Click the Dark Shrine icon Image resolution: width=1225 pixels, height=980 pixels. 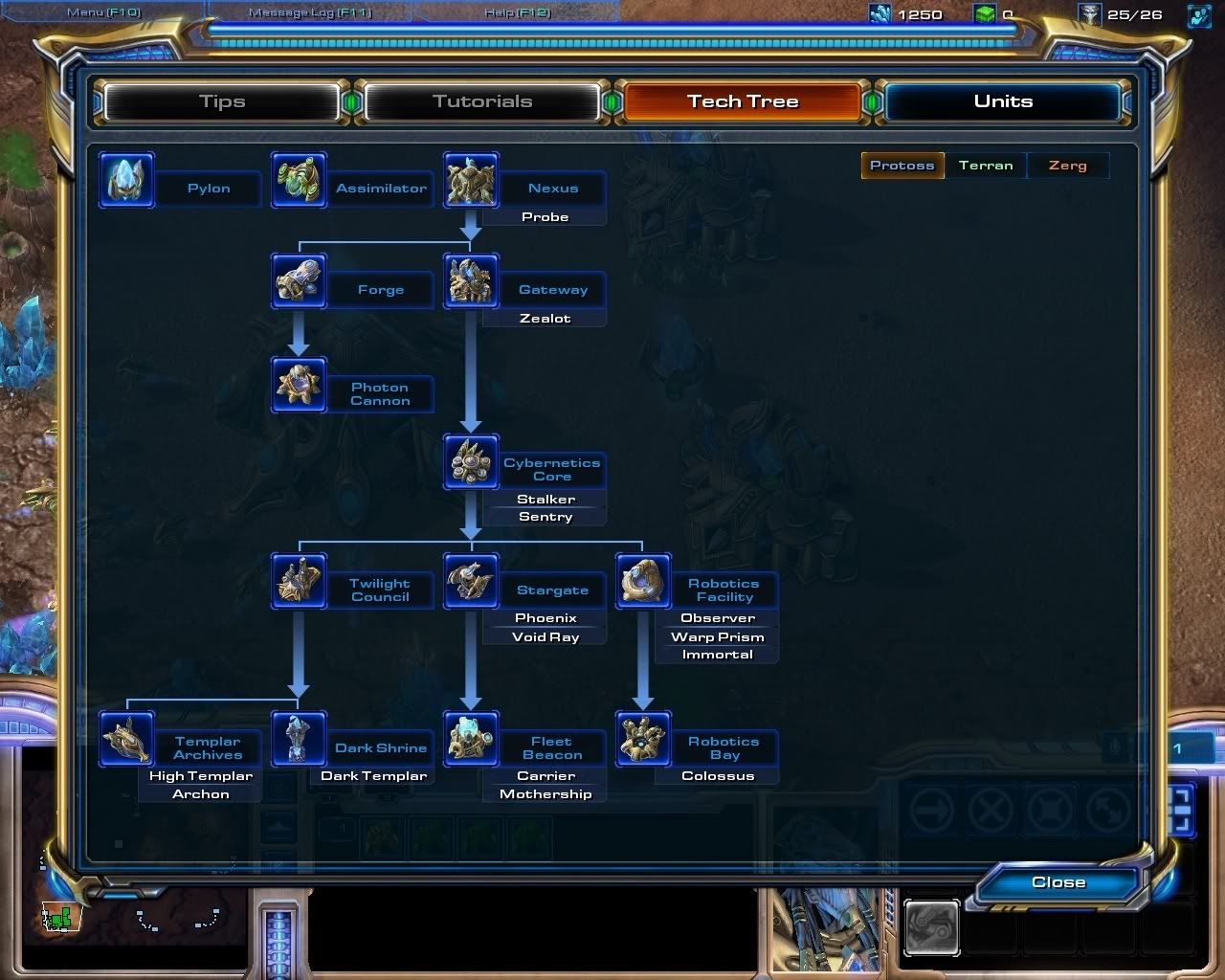pos(300,740)
